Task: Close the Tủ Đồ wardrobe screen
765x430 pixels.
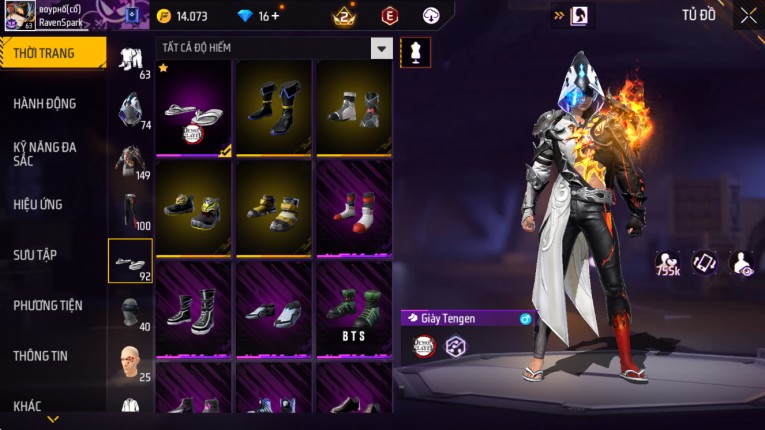Action: (748, 15)
